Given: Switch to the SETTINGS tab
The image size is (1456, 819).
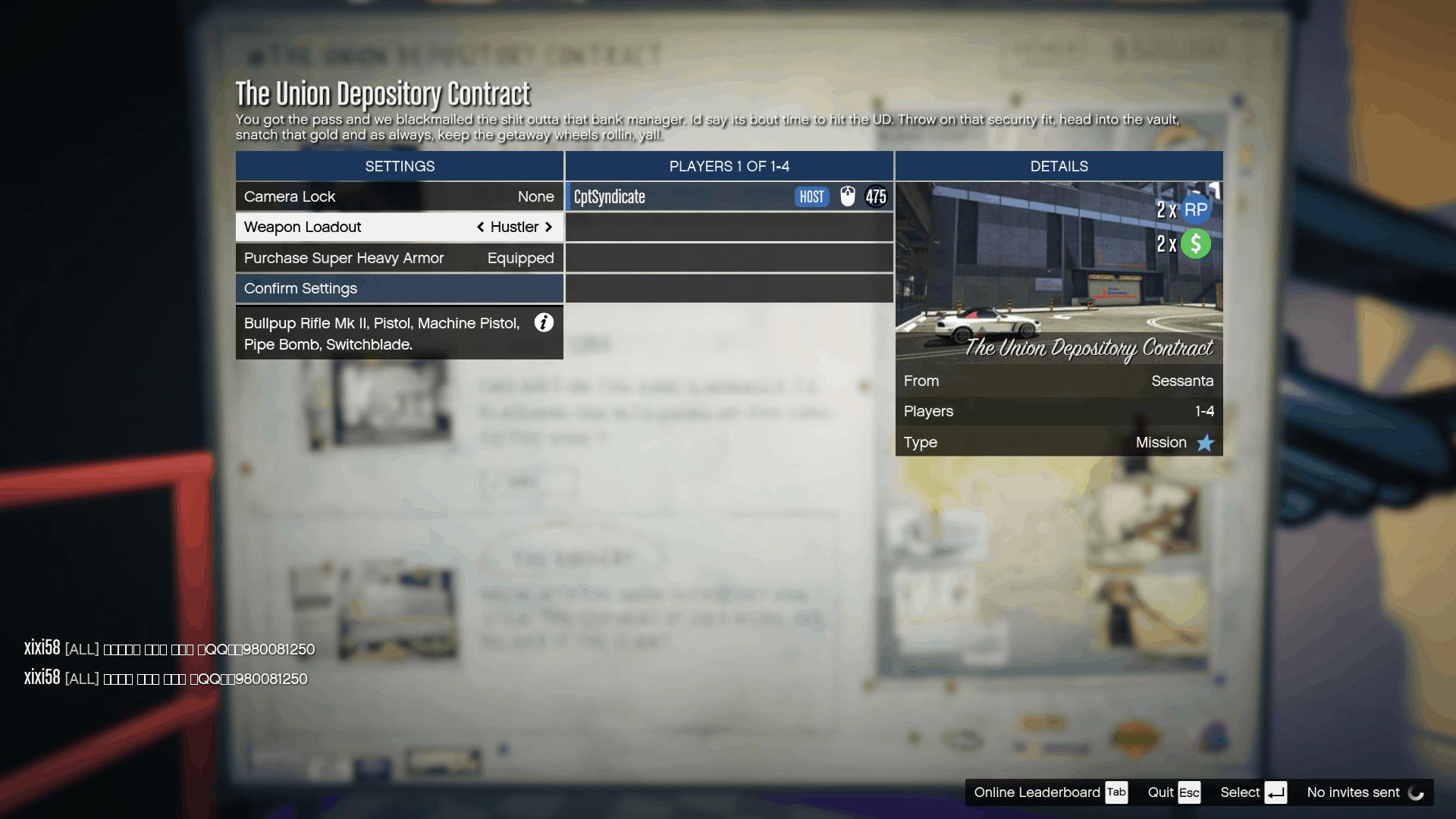Looking at the screenshot, I should [x=399, y=166].
